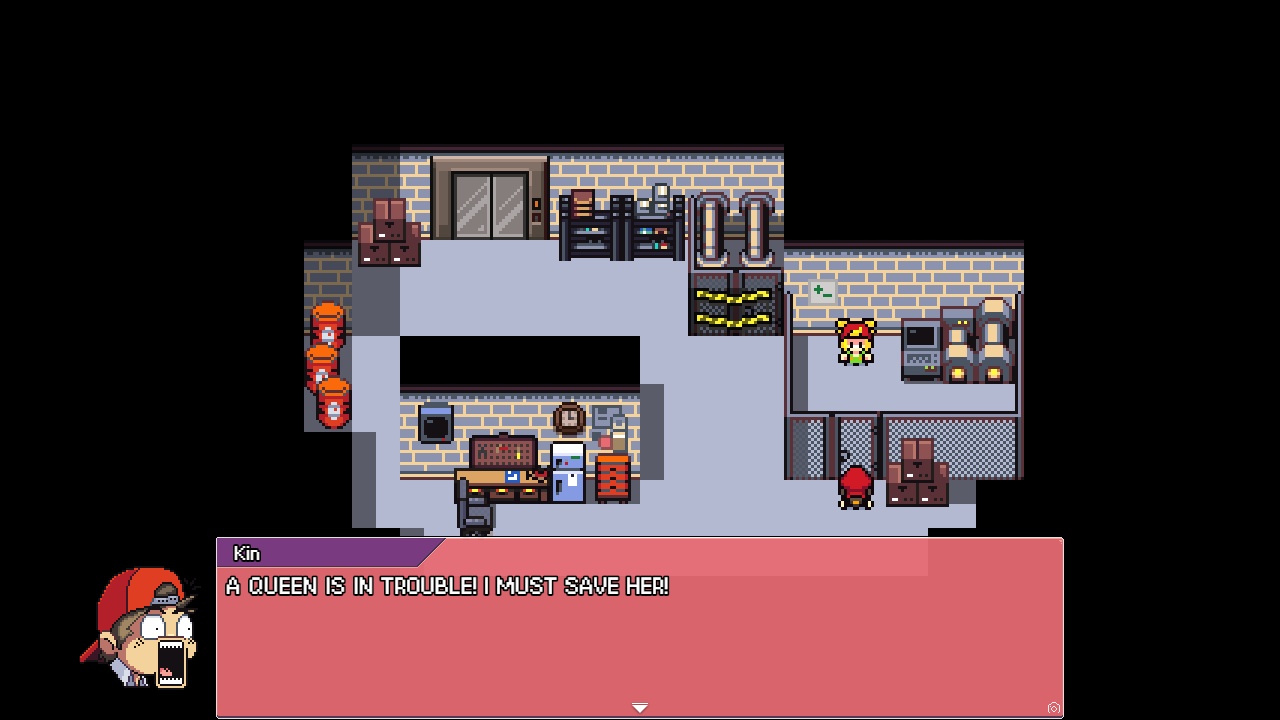
Task: Select the Kin name tab on the dialogue box
Action: 247,553
